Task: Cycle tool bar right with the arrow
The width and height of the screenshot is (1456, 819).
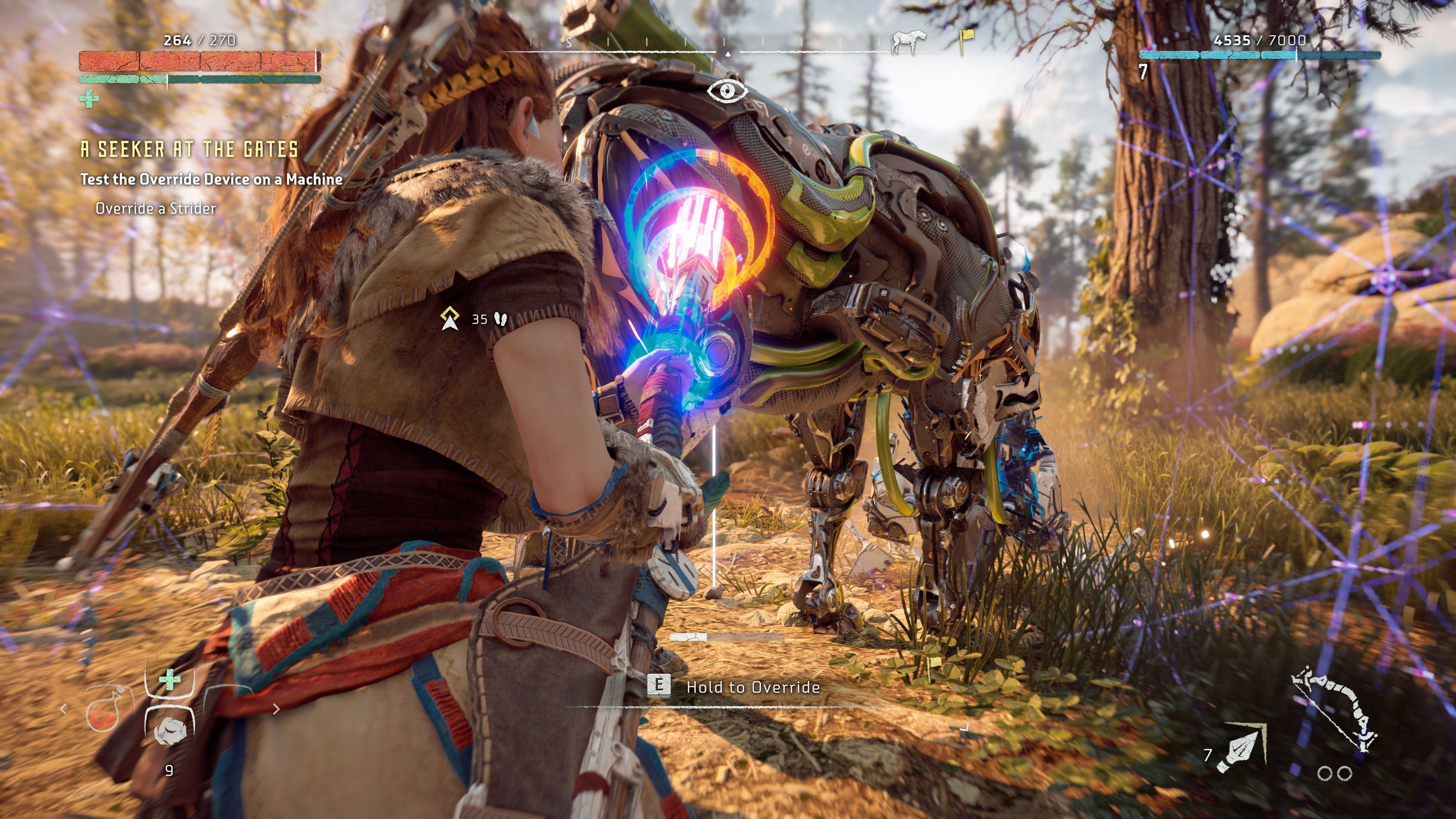Action: click(276, 709)
